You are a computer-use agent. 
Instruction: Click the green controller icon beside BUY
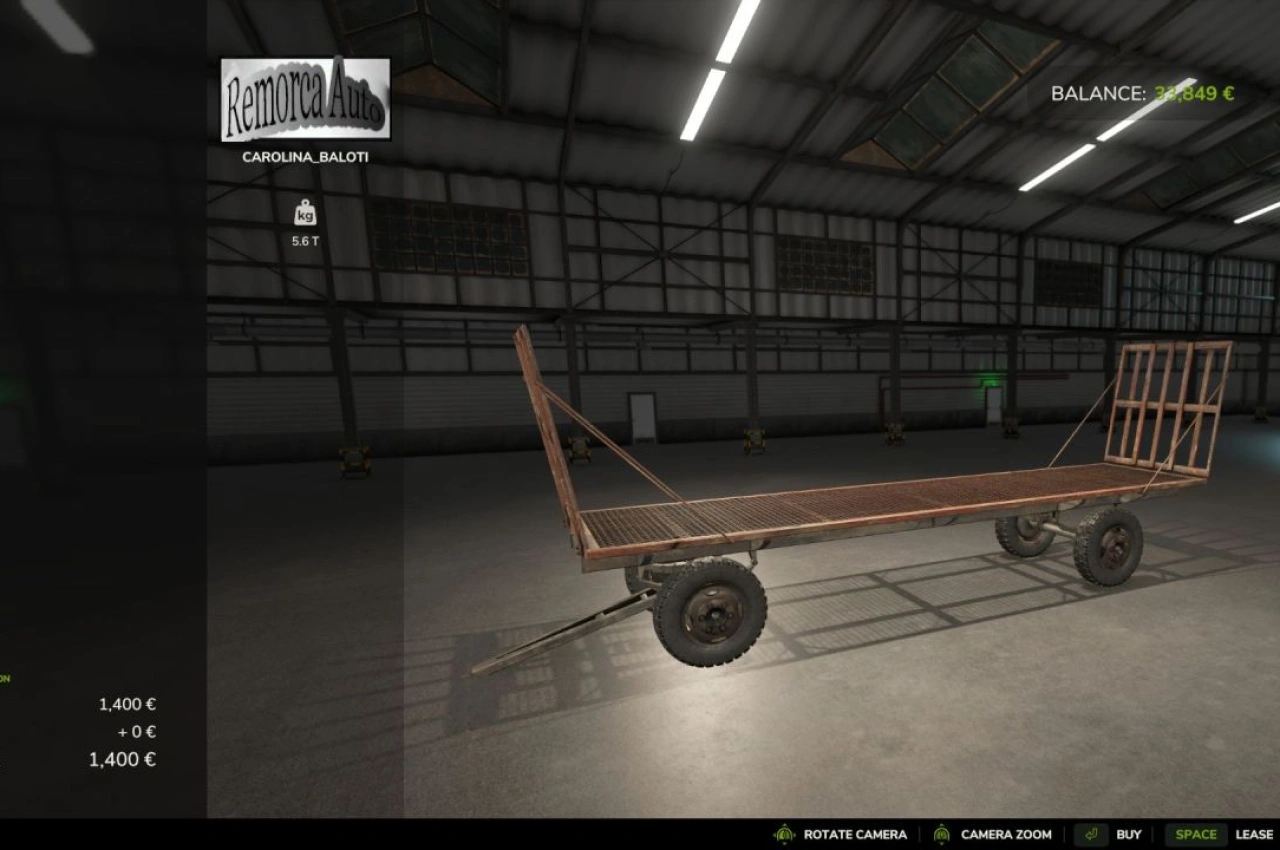pyautogui.click(x=1090, y=834)
